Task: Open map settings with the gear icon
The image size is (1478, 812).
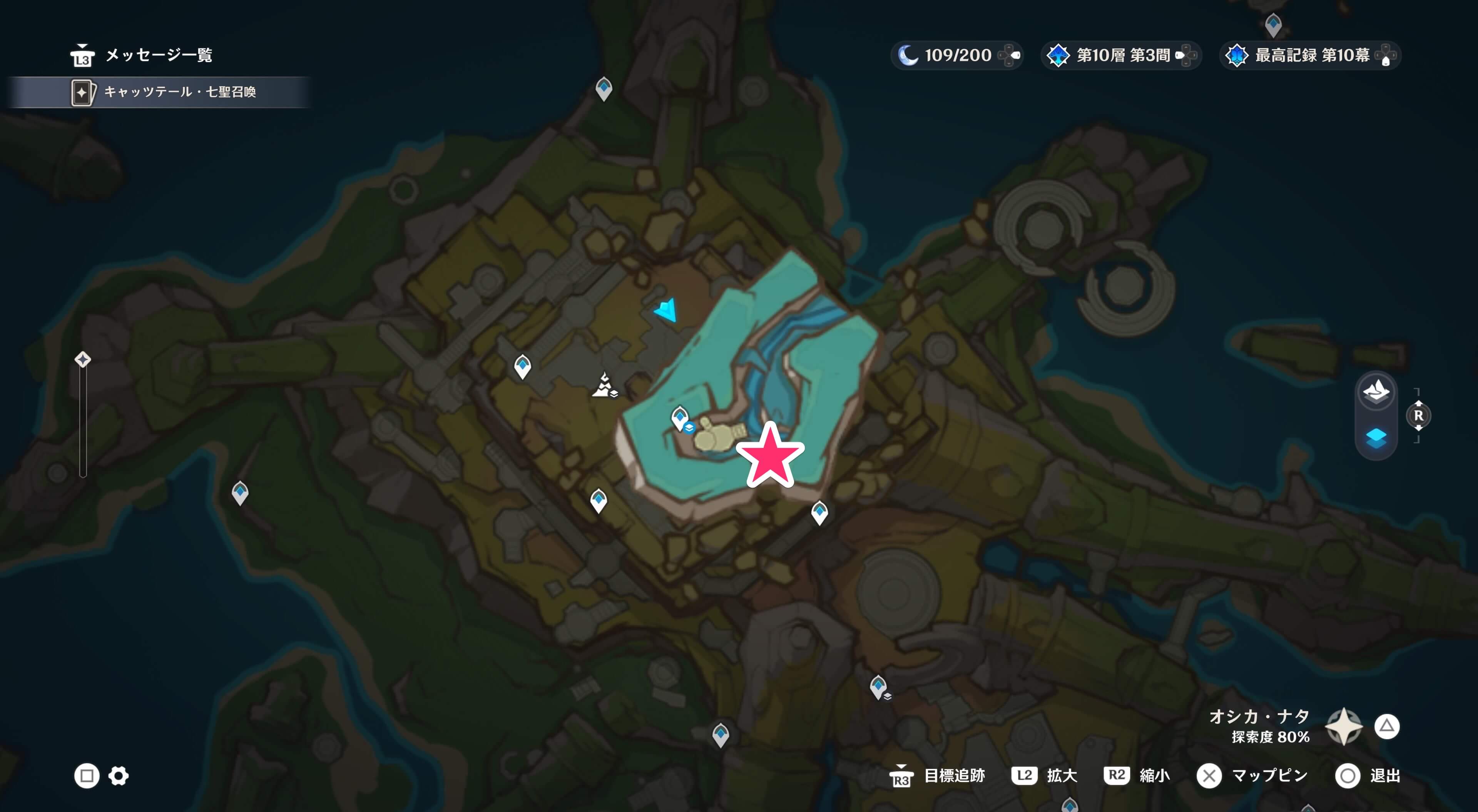Action: click(x=119, y=776)
